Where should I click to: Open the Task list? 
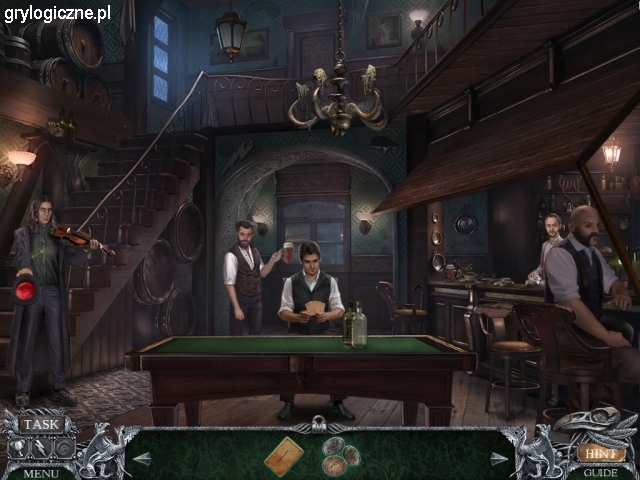pos(41,424)
